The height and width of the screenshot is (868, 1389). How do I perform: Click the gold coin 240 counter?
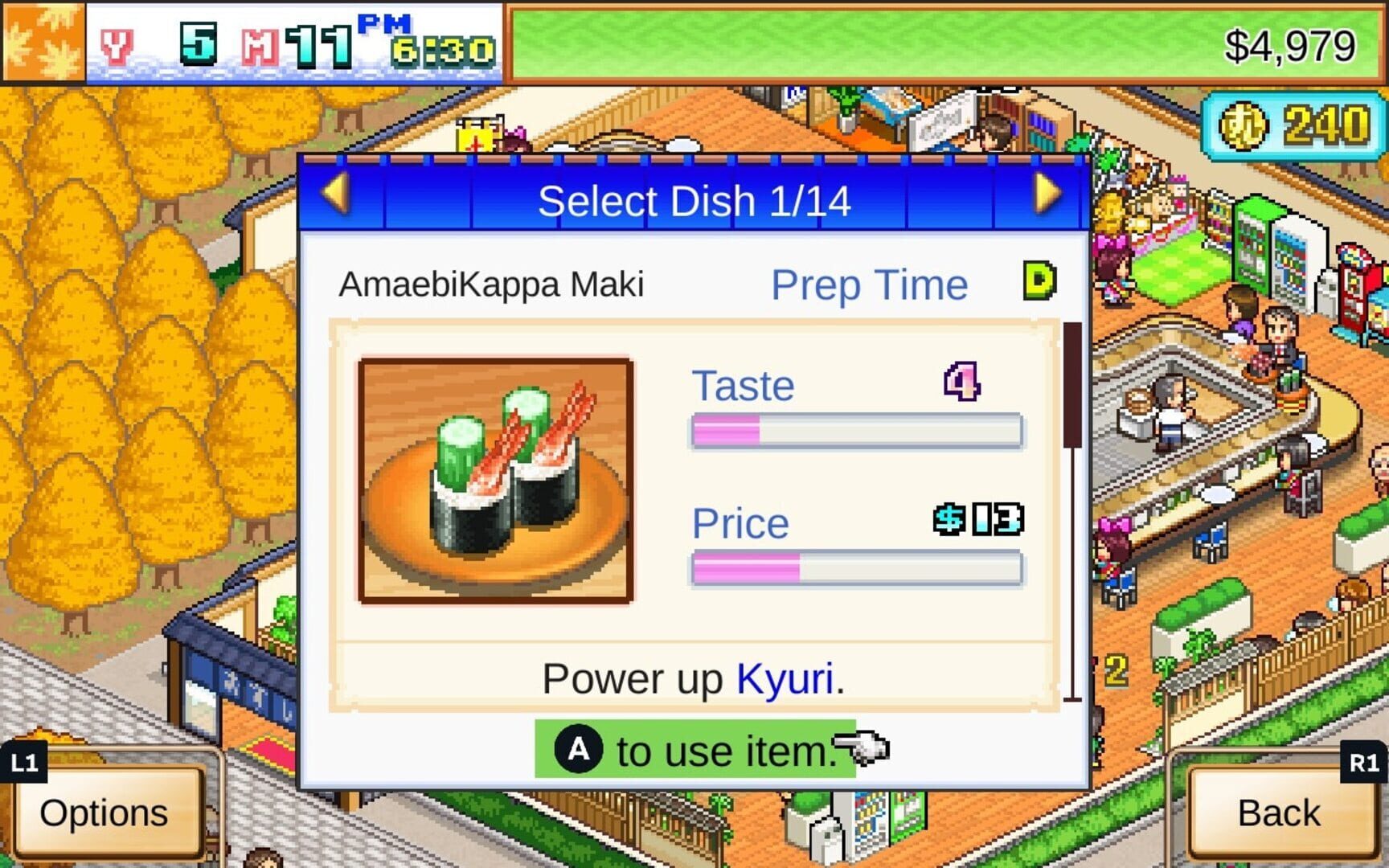click(1293, 126)
